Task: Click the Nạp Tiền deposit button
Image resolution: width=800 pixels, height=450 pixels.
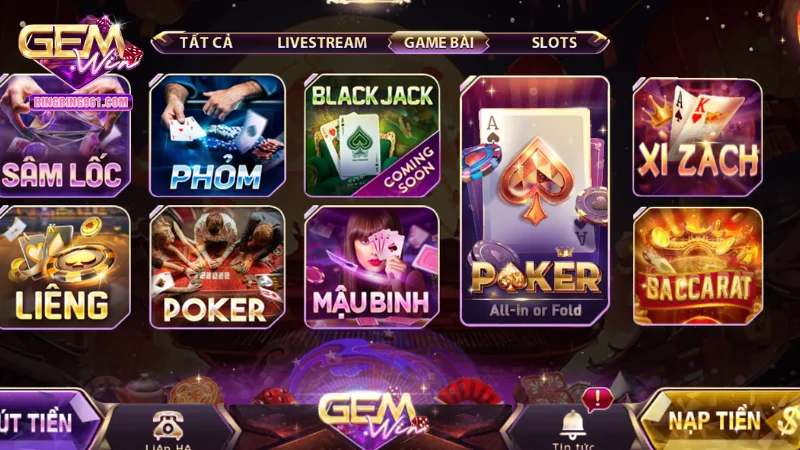Action: pyautogui.click(x=722, y=422)
